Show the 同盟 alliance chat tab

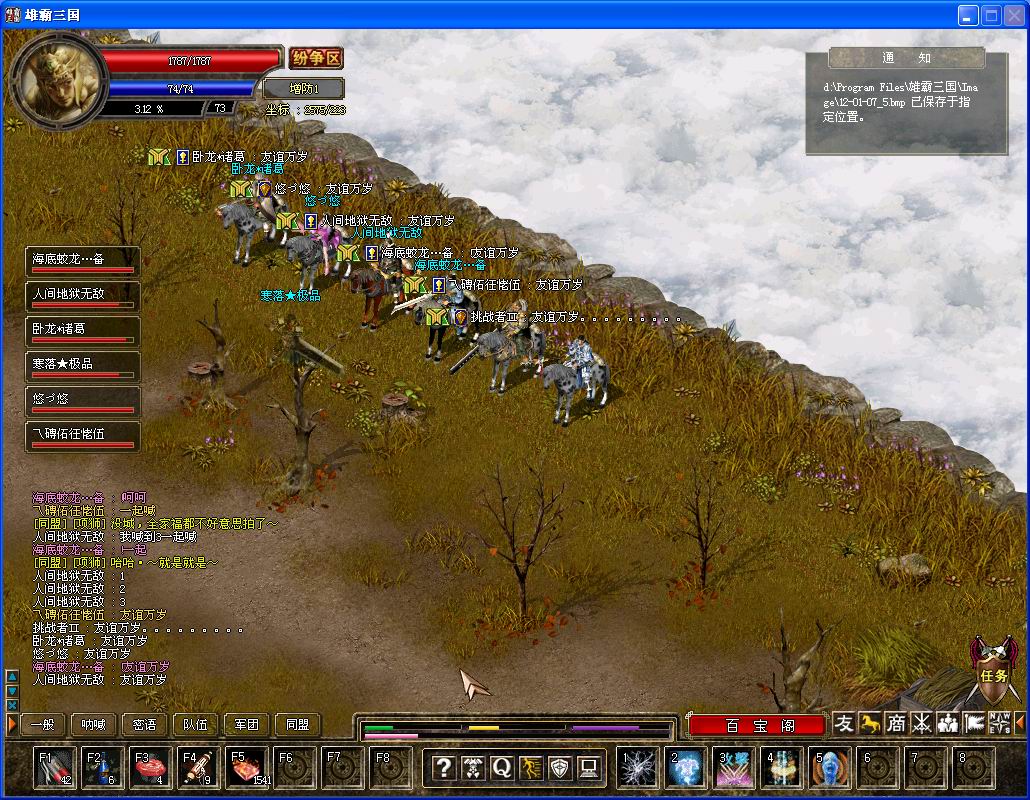298,725
